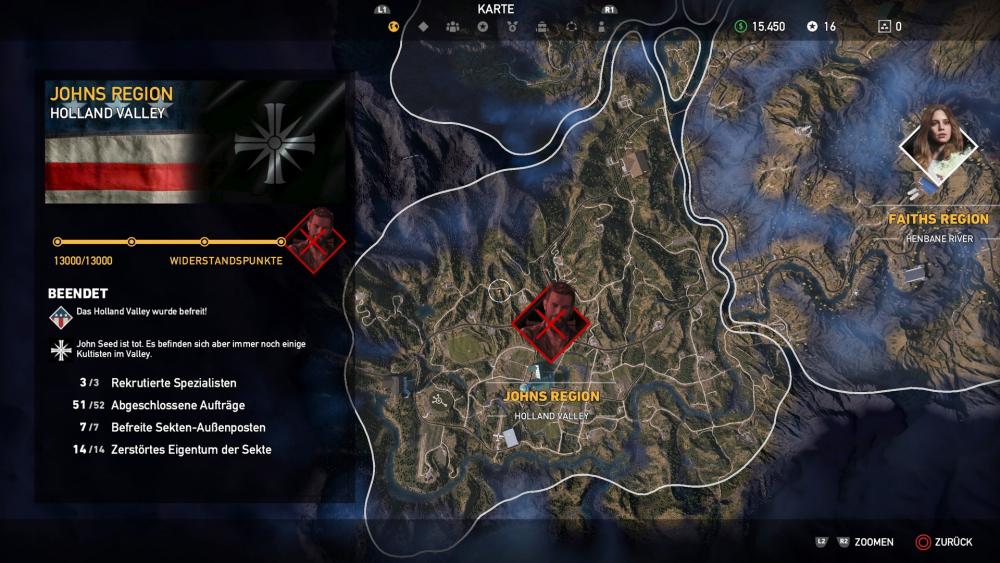This screenshot has width=1000, height=563.
Task: Choose the Faiths Region Henbane River label
Action: [938, 226]
